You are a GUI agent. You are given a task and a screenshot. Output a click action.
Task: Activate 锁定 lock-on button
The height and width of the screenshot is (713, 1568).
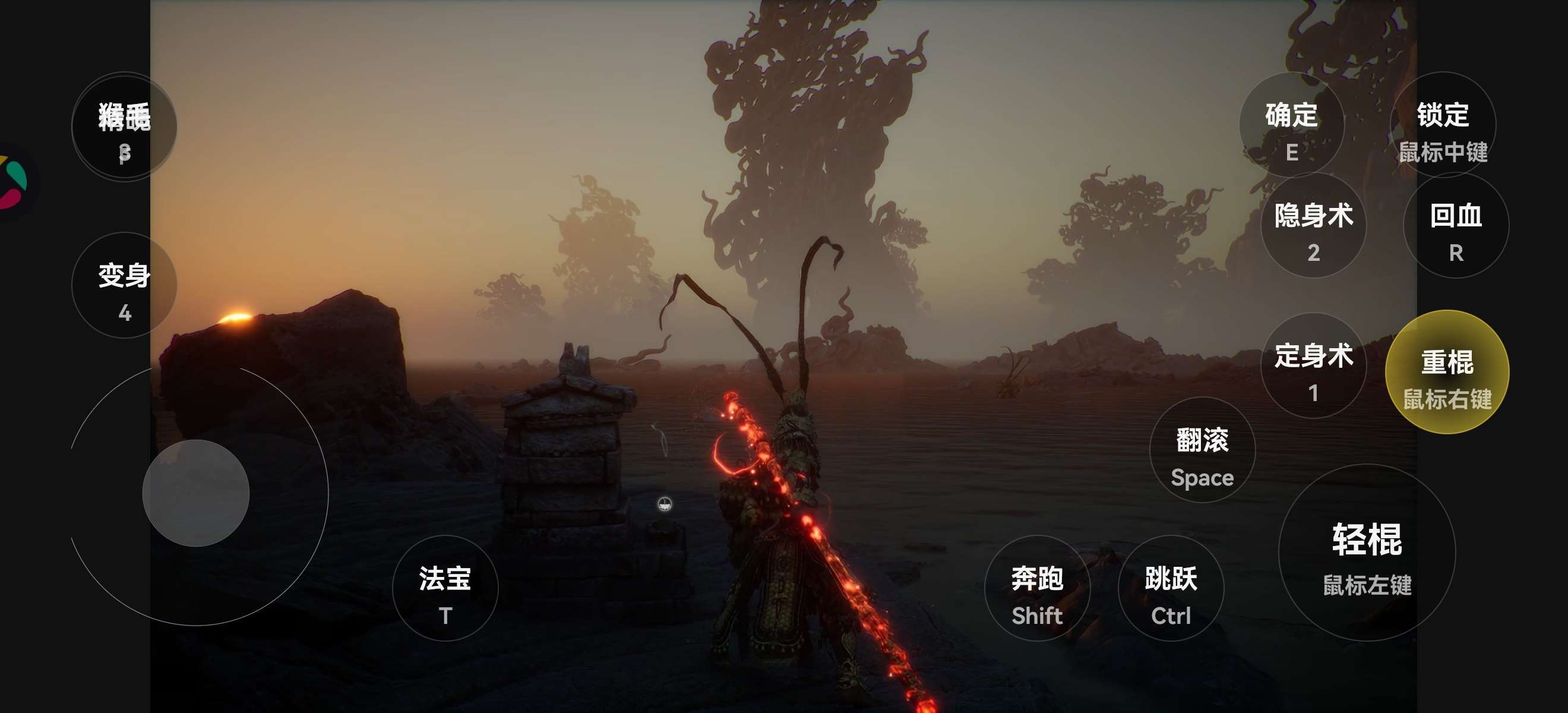[1442, 125]
